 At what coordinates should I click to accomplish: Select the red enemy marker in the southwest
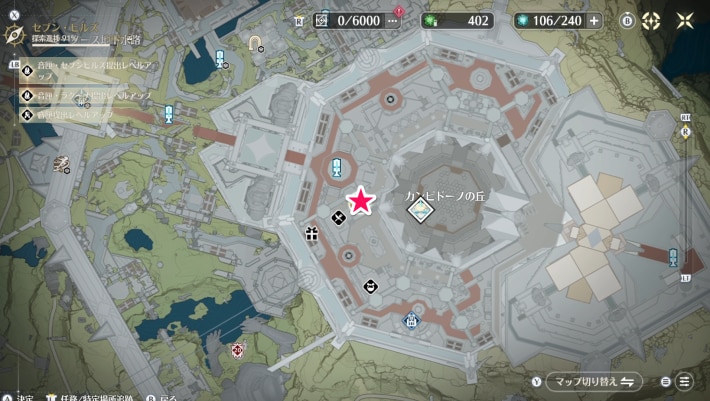point(237,349)
